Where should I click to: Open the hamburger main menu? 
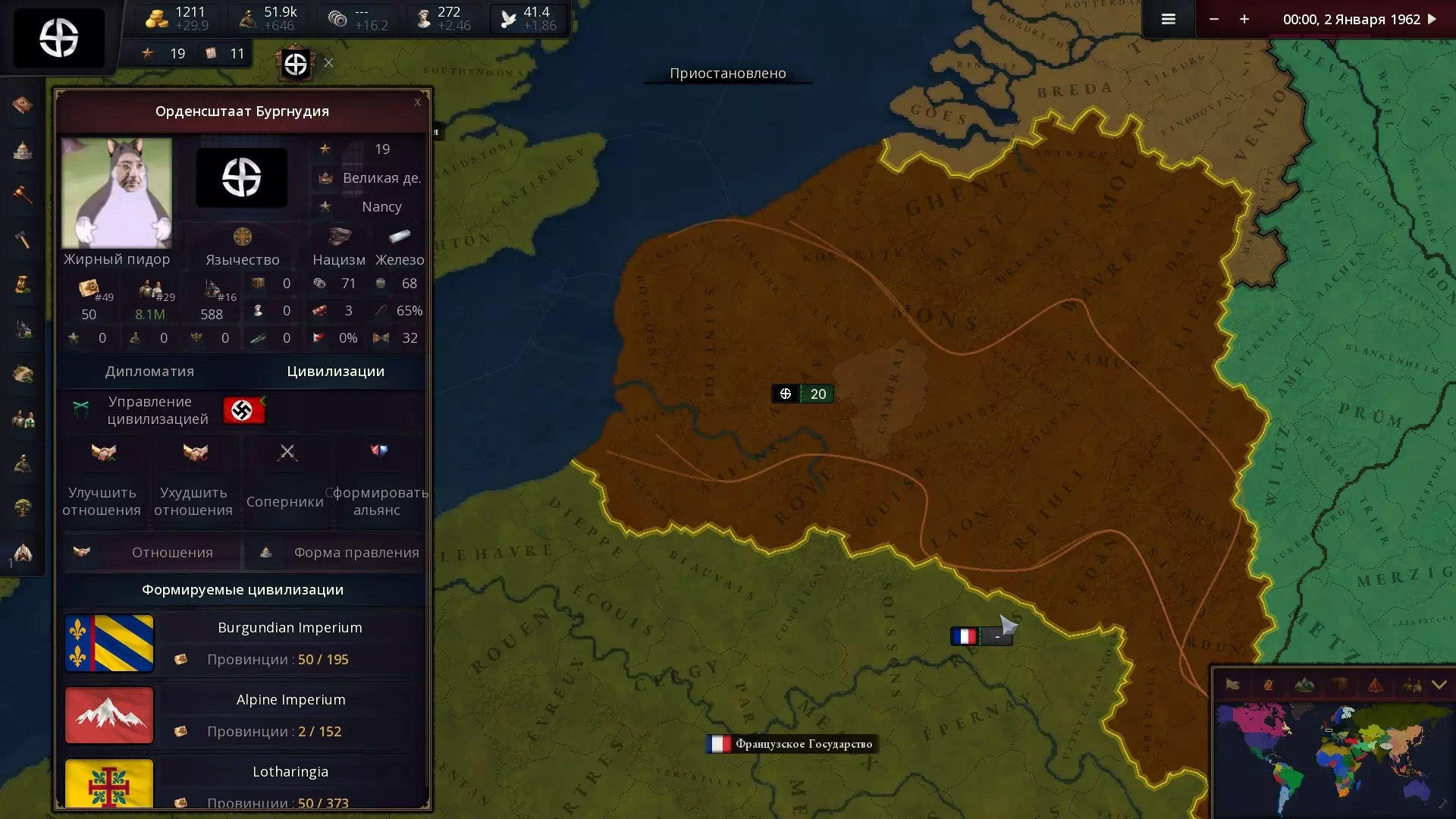point(1168,20)
